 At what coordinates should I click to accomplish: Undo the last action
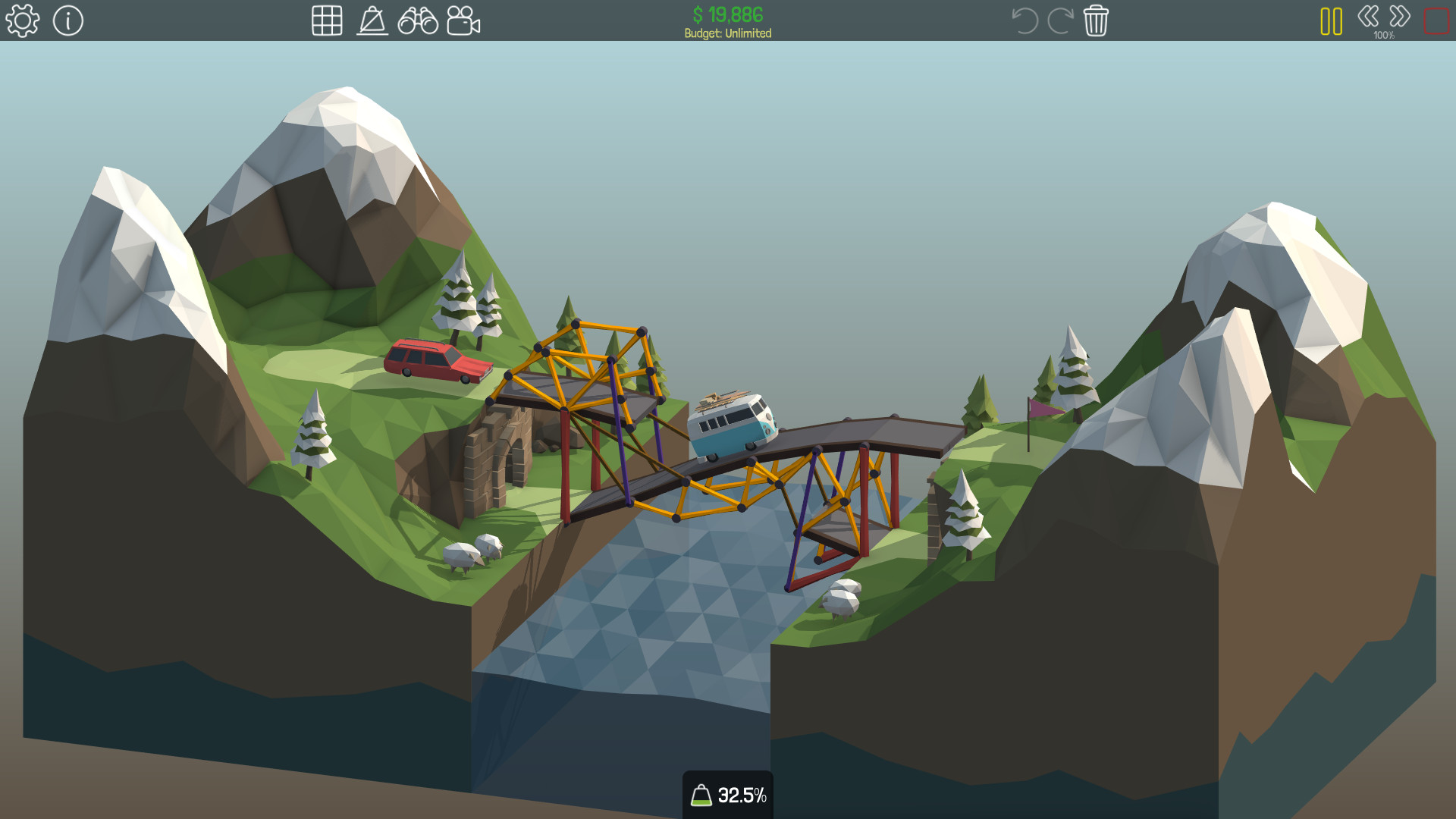1025,20
